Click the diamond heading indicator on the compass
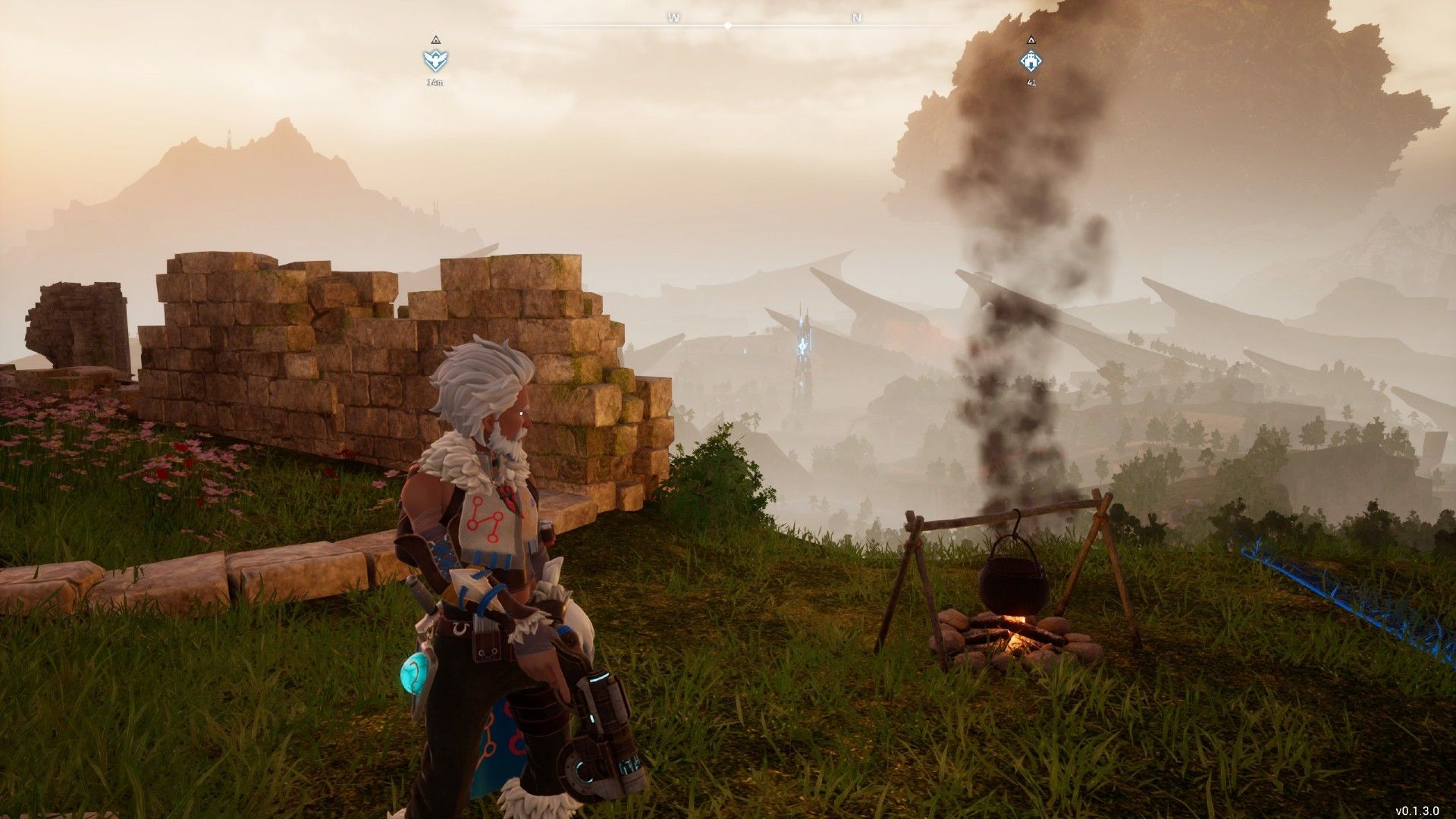 tap(728, 25)
